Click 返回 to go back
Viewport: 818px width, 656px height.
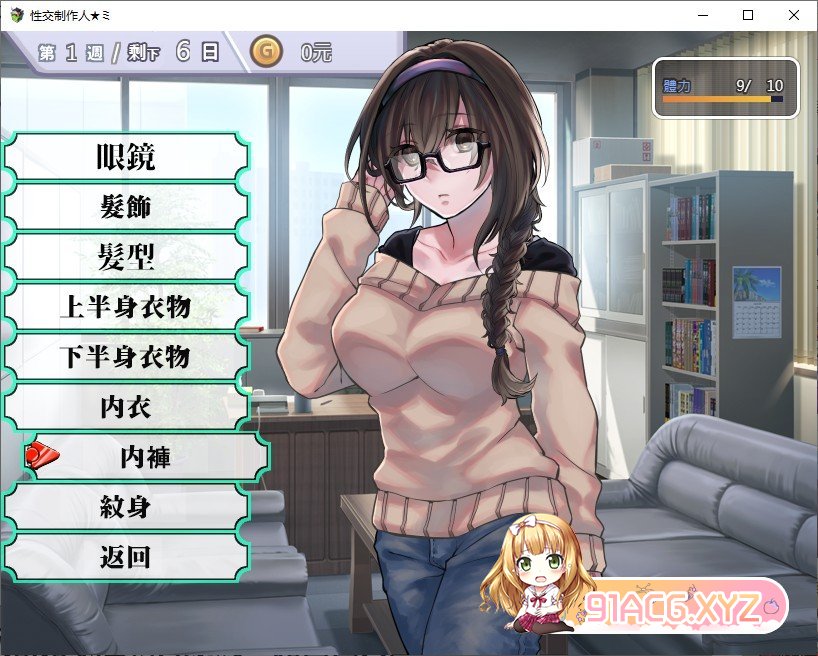pos(125,556)
